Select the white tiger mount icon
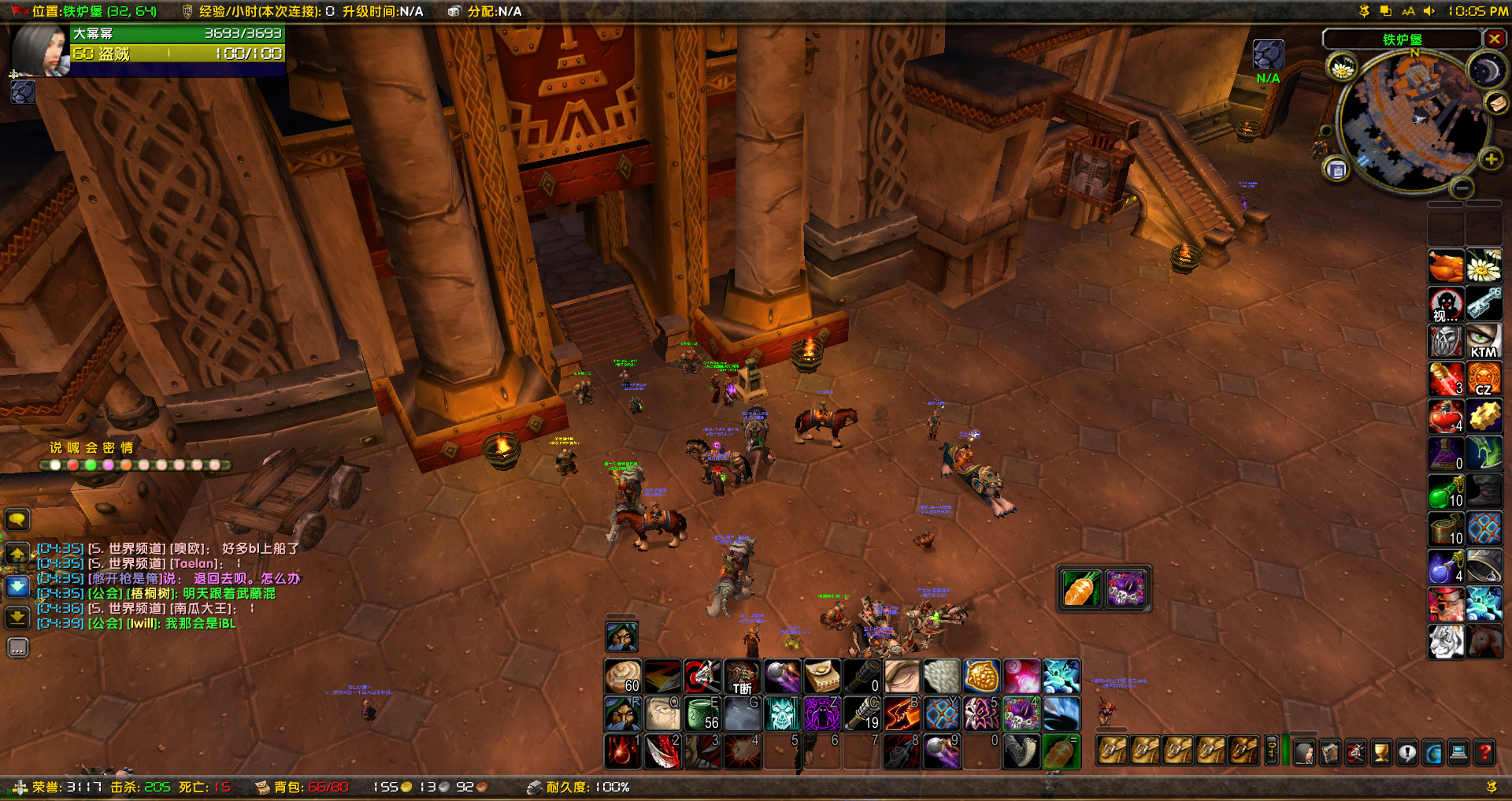This screenshot has height=801, width=1512. (x=1446, y=641)
